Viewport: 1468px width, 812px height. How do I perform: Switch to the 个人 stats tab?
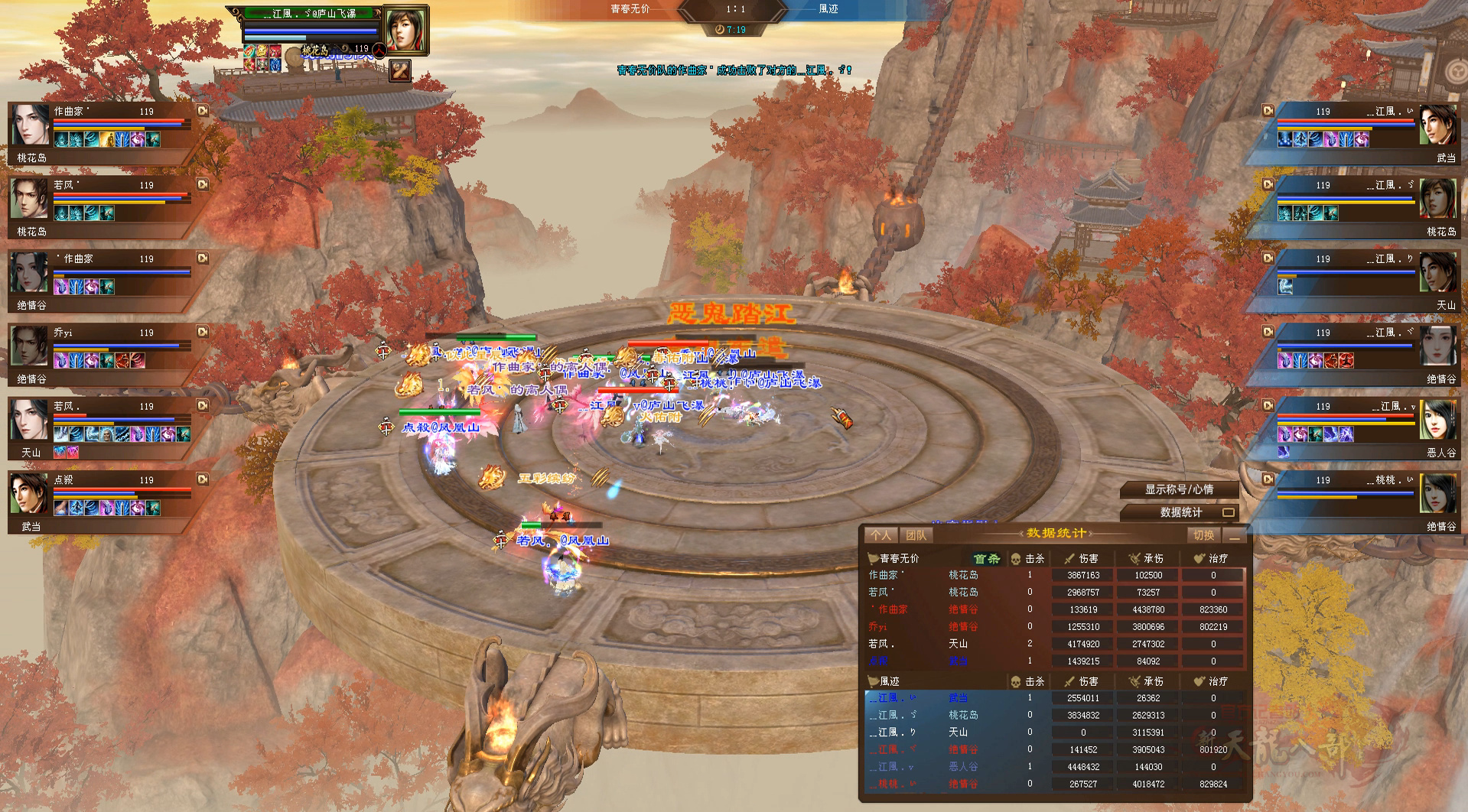coord(880,535)
